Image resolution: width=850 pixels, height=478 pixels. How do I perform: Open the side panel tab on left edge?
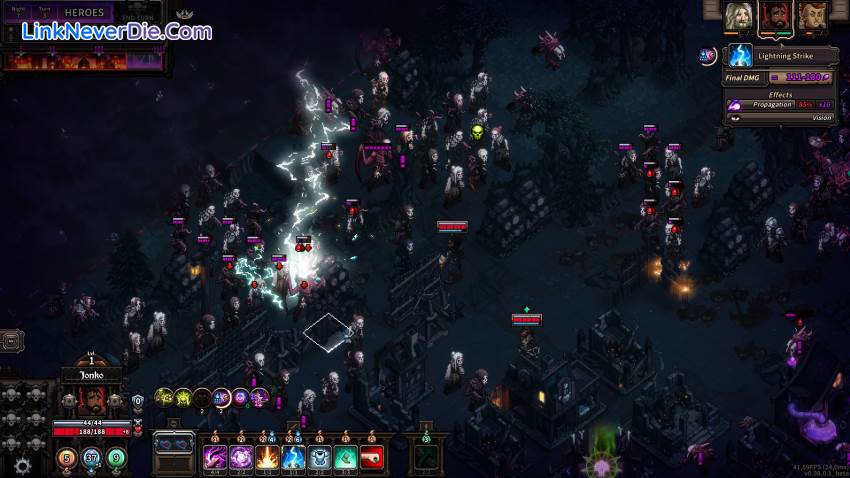[x=11, y=340]
